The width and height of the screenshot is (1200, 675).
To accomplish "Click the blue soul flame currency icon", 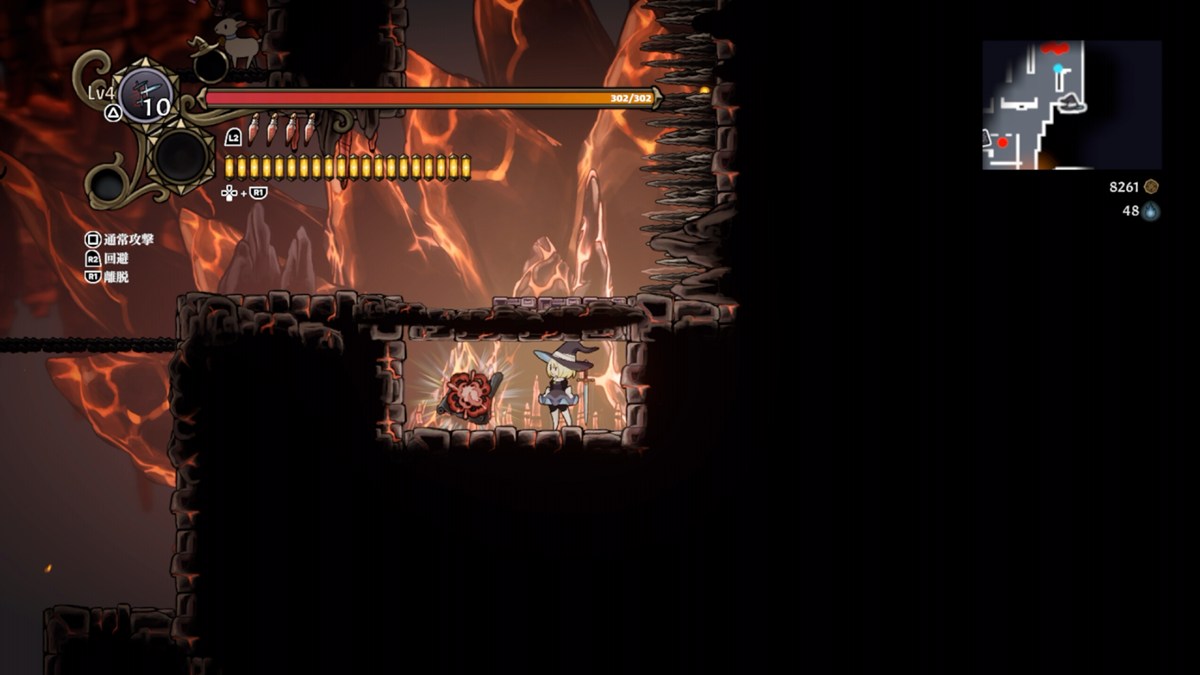I will pyautogui.click(x=1151, y=211).
